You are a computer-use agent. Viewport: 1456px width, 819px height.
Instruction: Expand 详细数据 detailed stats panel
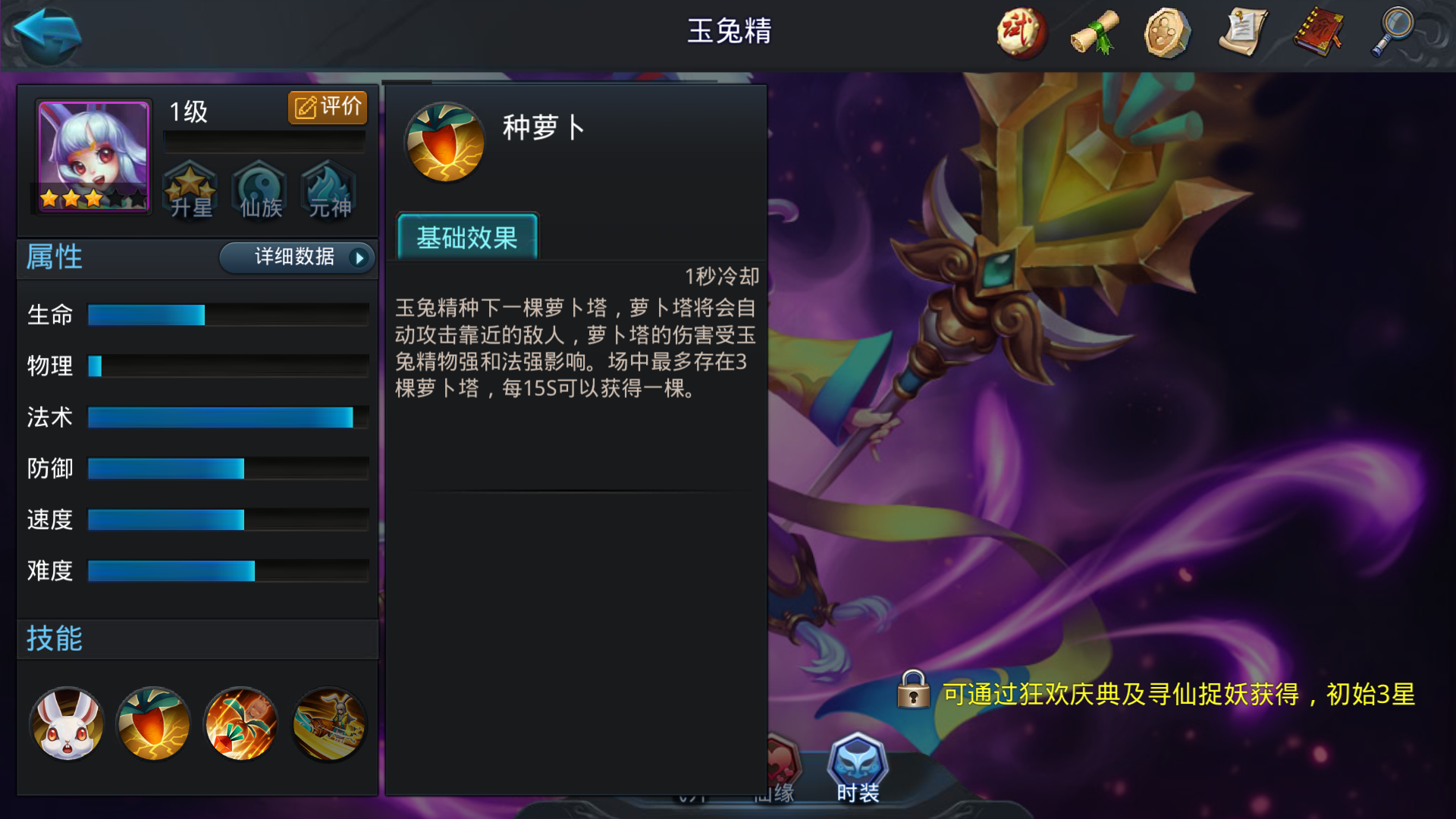click(x=296, y=258)
